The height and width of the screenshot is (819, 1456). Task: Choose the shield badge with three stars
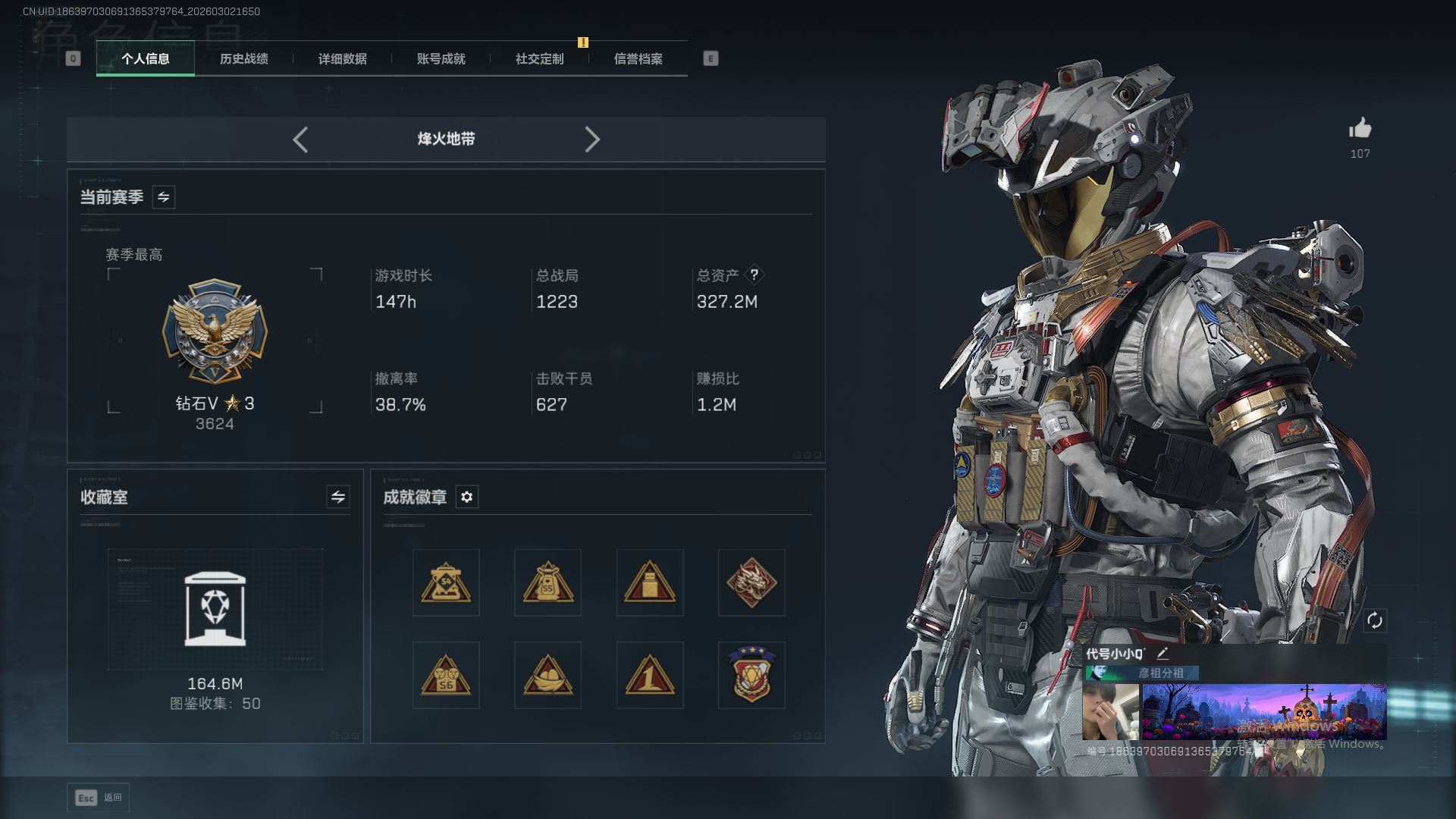751,675
